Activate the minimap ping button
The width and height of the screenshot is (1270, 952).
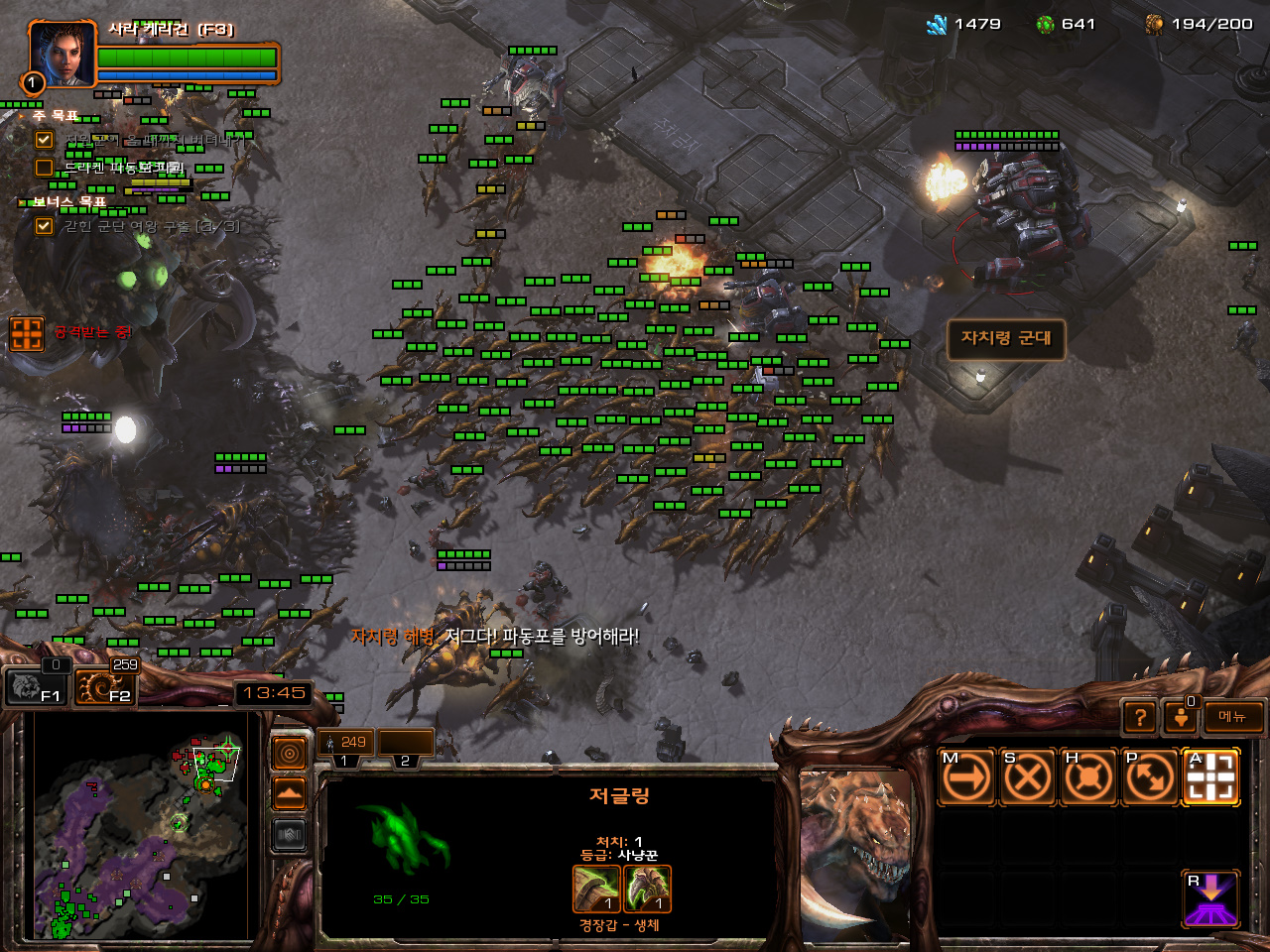(x=289, y=755)
